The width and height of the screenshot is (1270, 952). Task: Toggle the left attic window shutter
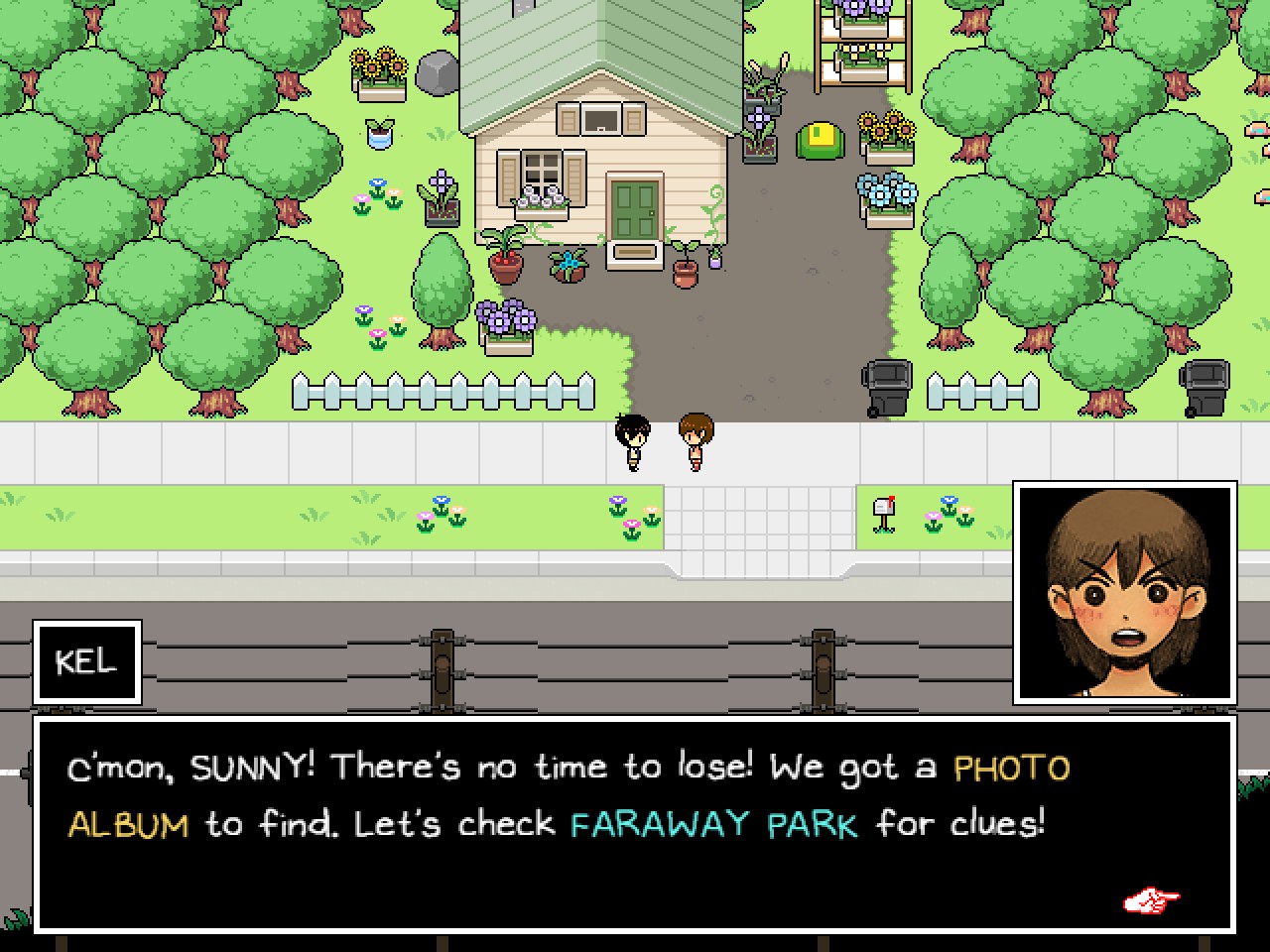[570, 116]
